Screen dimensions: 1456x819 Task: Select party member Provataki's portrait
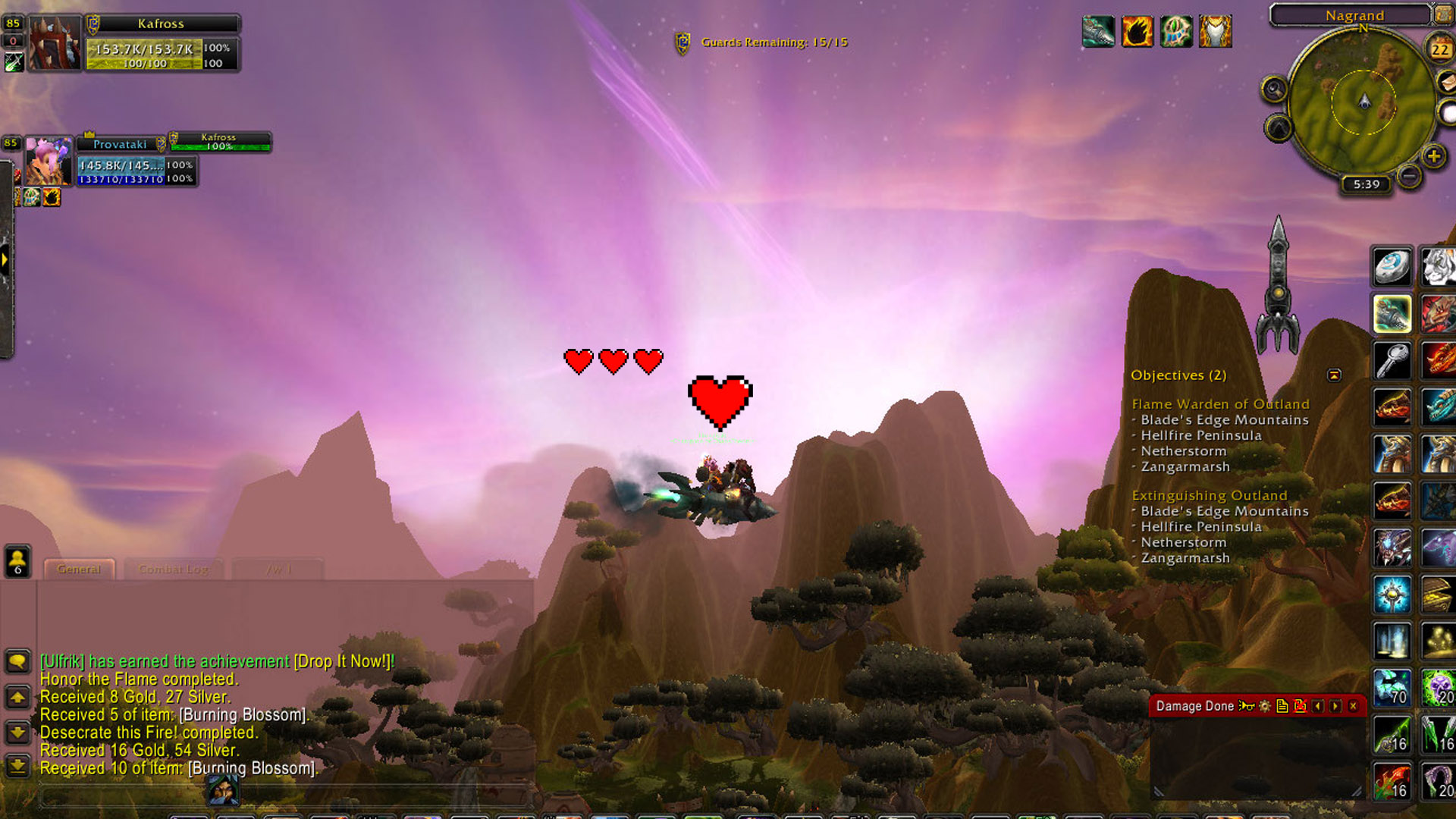point(48,162)
